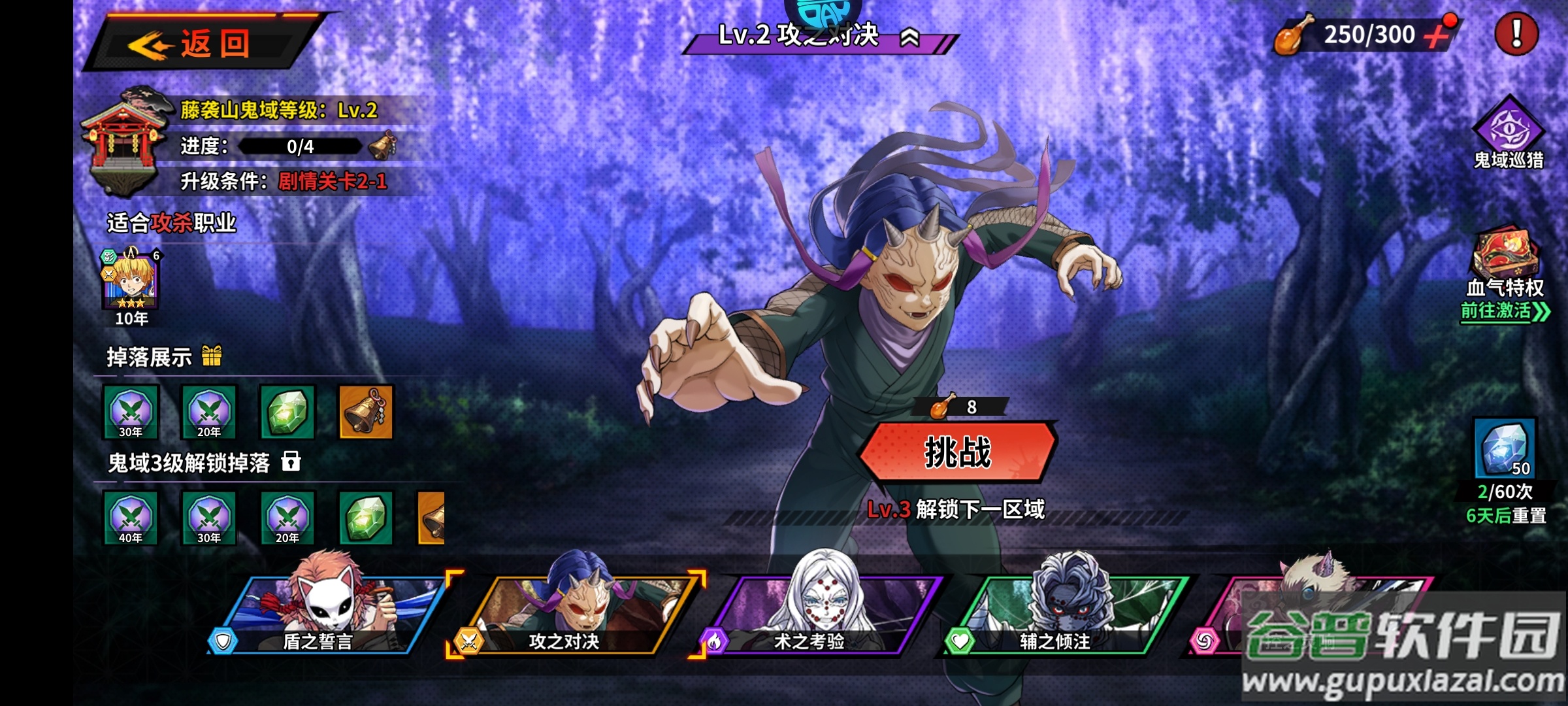Inspect the bell drop in 掉落展示
This screenshot has width=1568, height=706.
(366, 412)
